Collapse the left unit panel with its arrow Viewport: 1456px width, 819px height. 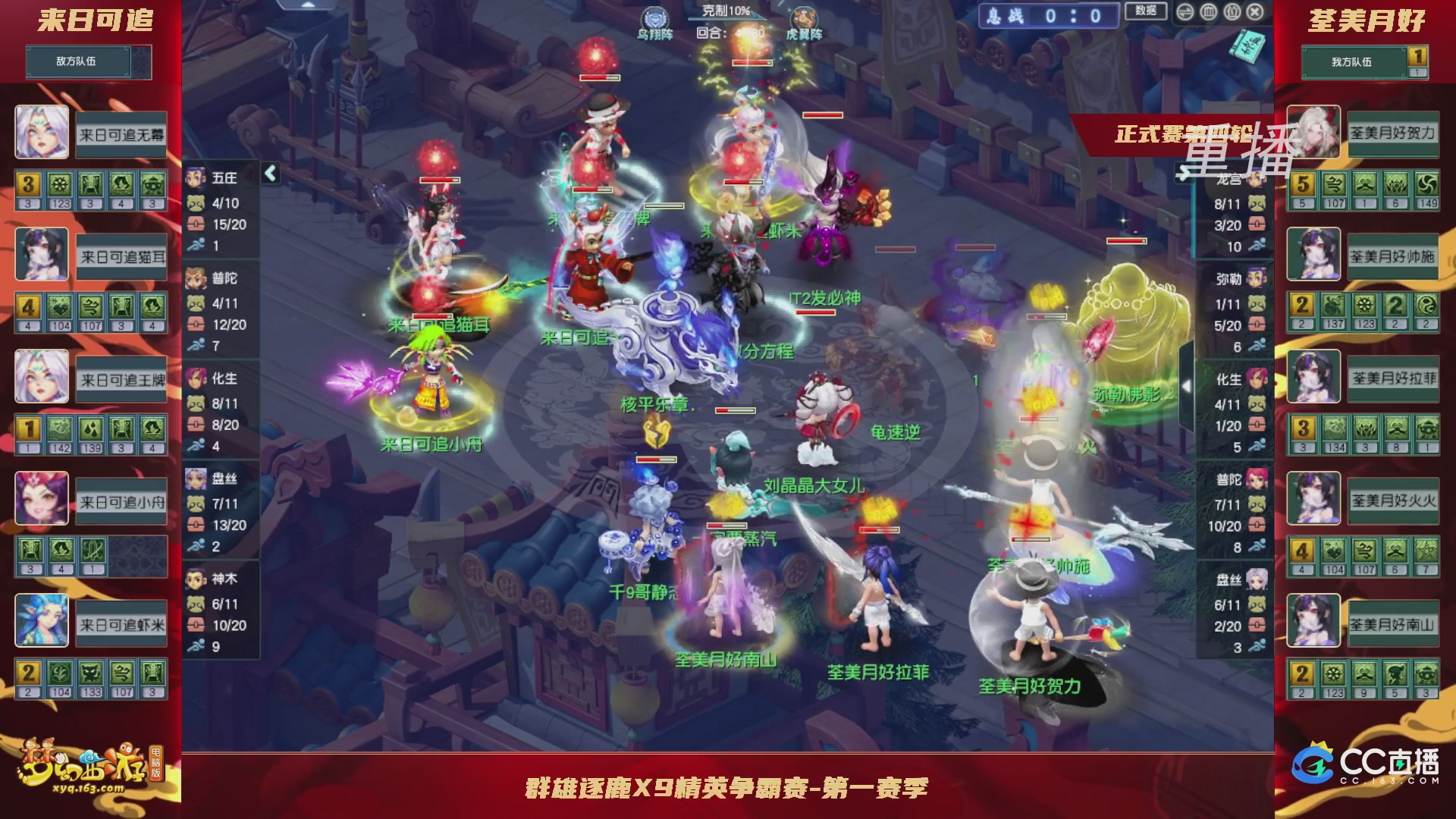tap(269, 173)
